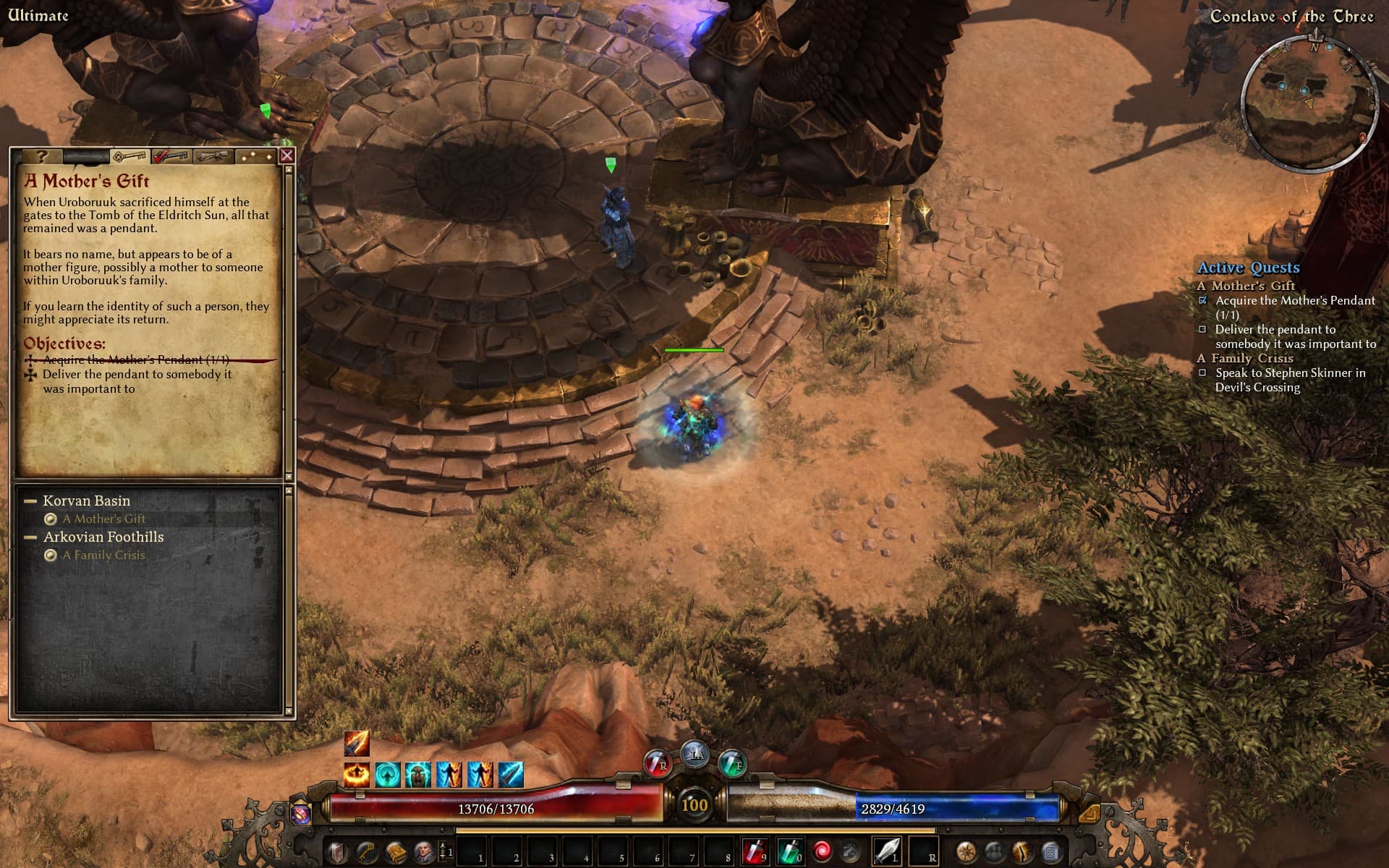Collapse the Korvan Basin quest group
The image size is (1389, 868).
point(30,501)
